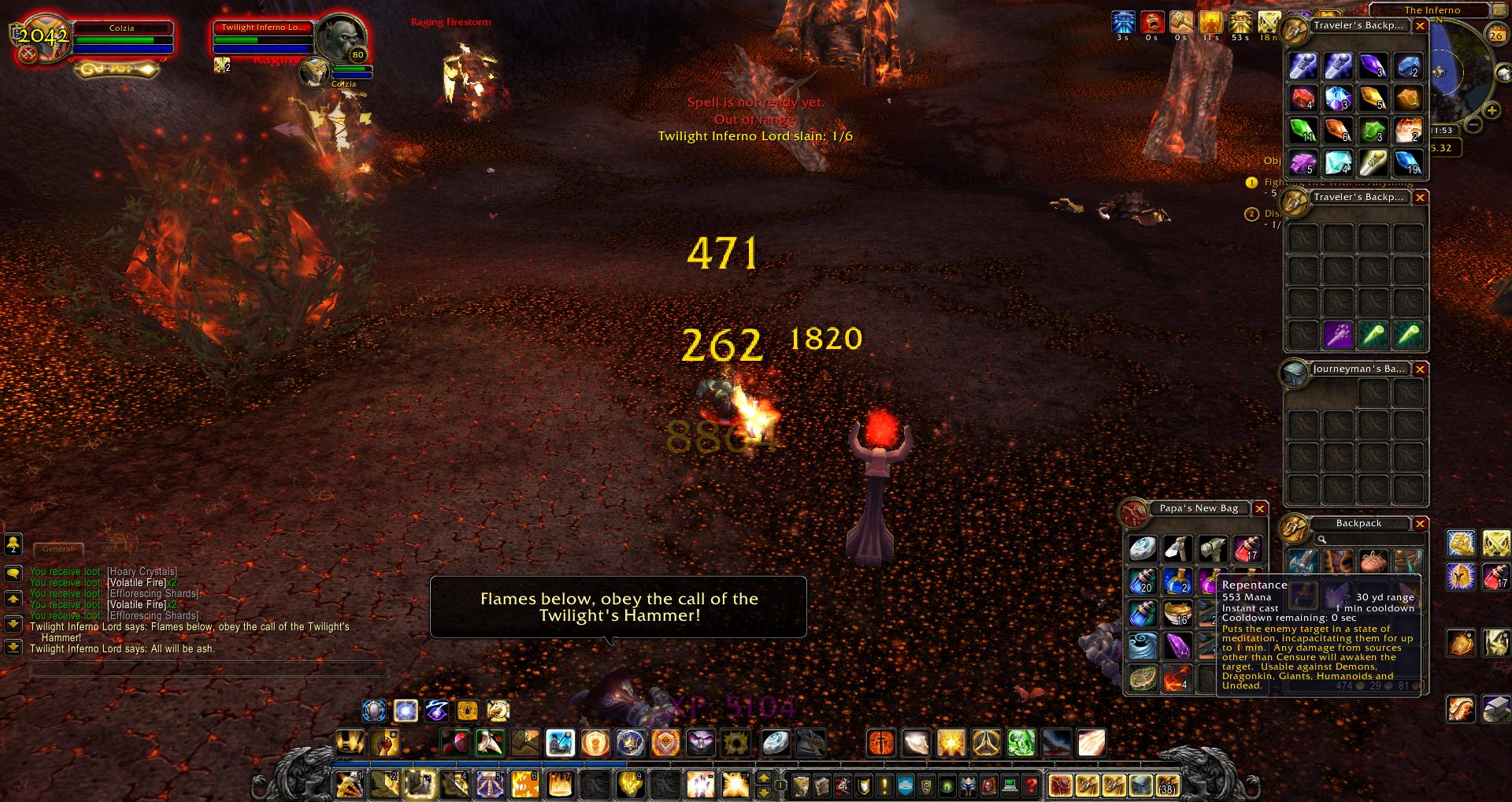Select the blue mana potion stack of 20

(1142, 581)
